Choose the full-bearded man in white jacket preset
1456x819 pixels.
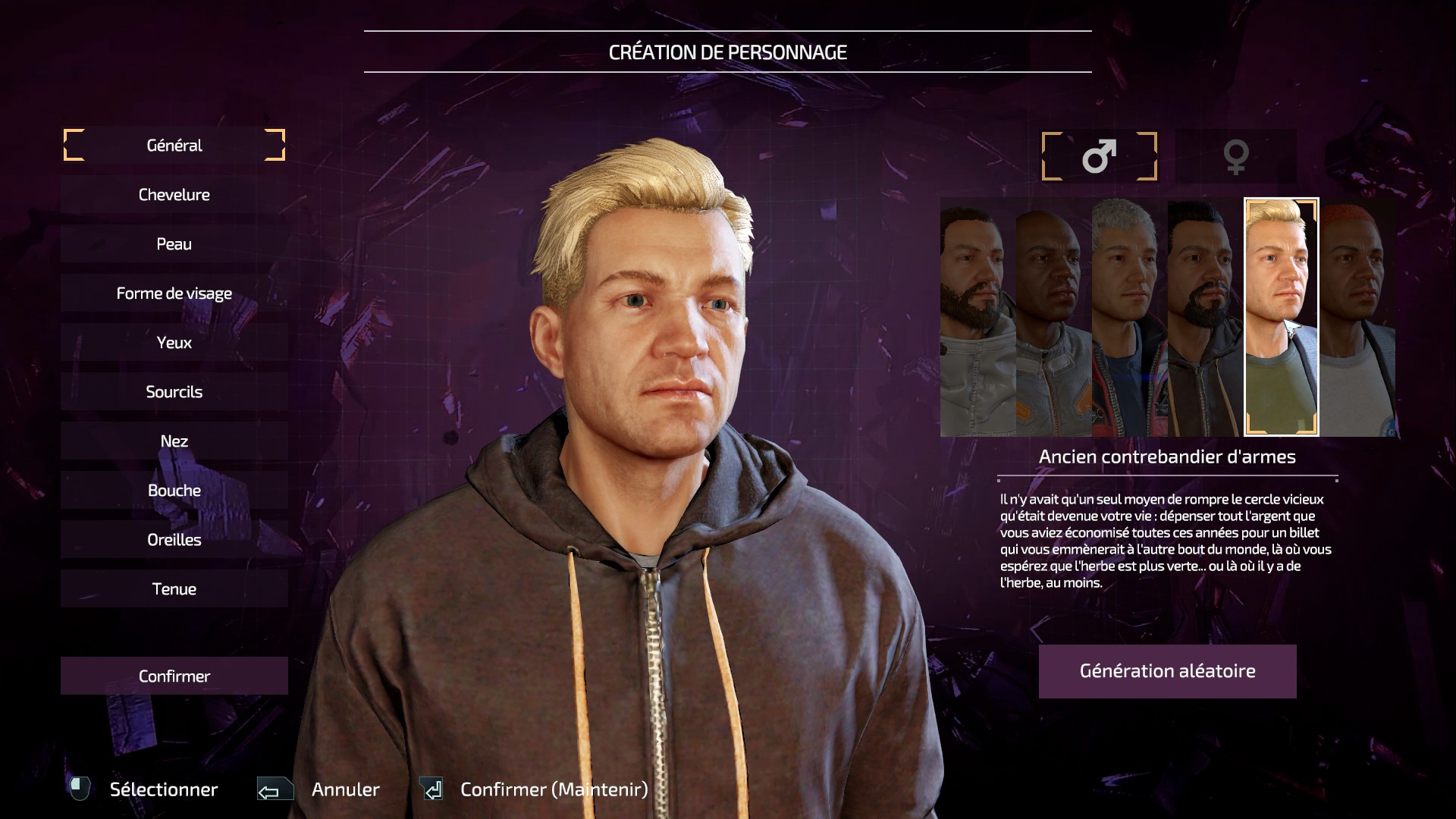point(977,317)
